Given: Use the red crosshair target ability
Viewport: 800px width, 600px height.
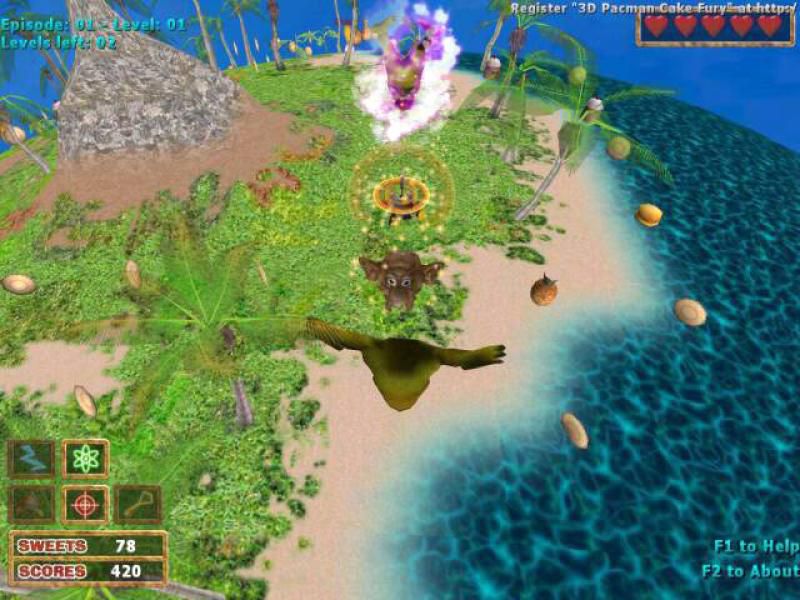Looking at the screenshot, I should pyautogui.click(x=85, y=505).
